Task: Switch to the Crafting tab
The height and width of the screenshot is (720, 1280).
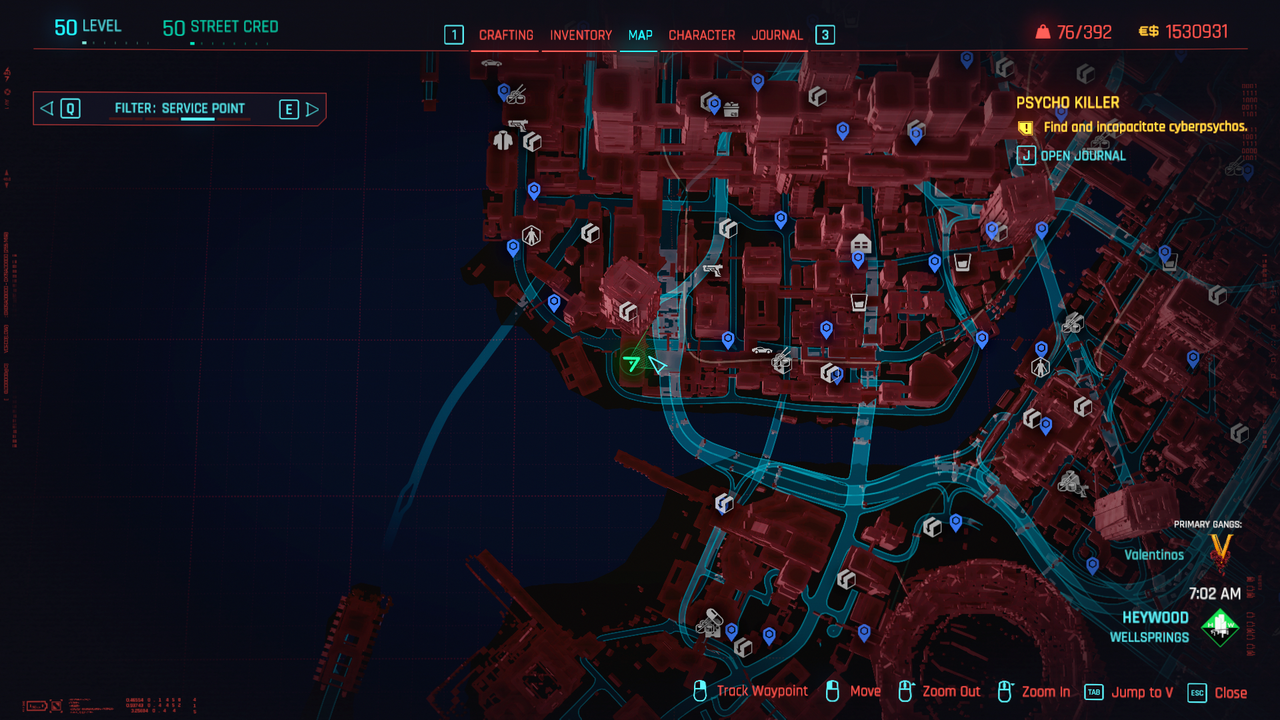Action: [506, 35]
